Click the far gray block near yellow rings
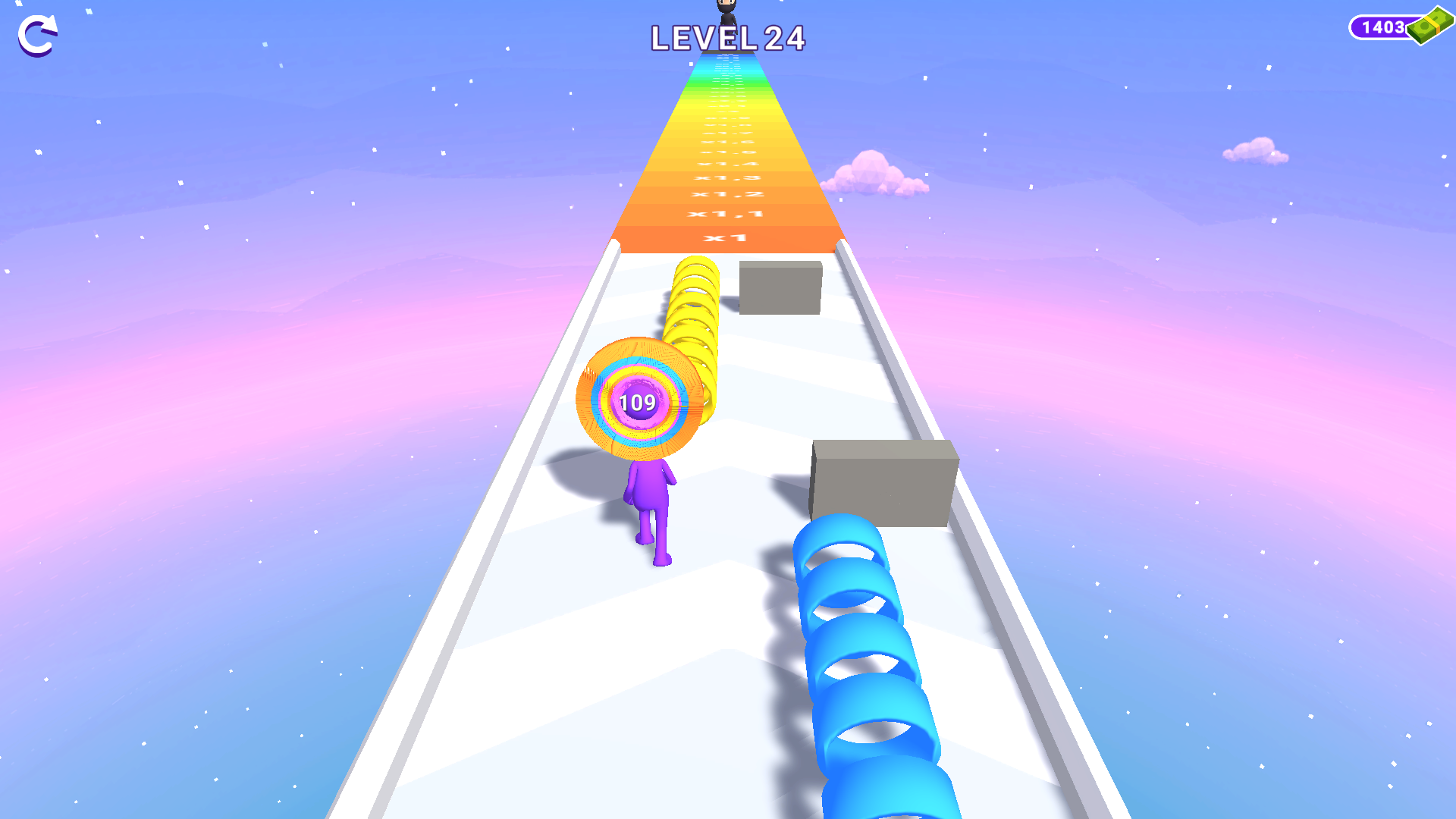 point(780,287)
